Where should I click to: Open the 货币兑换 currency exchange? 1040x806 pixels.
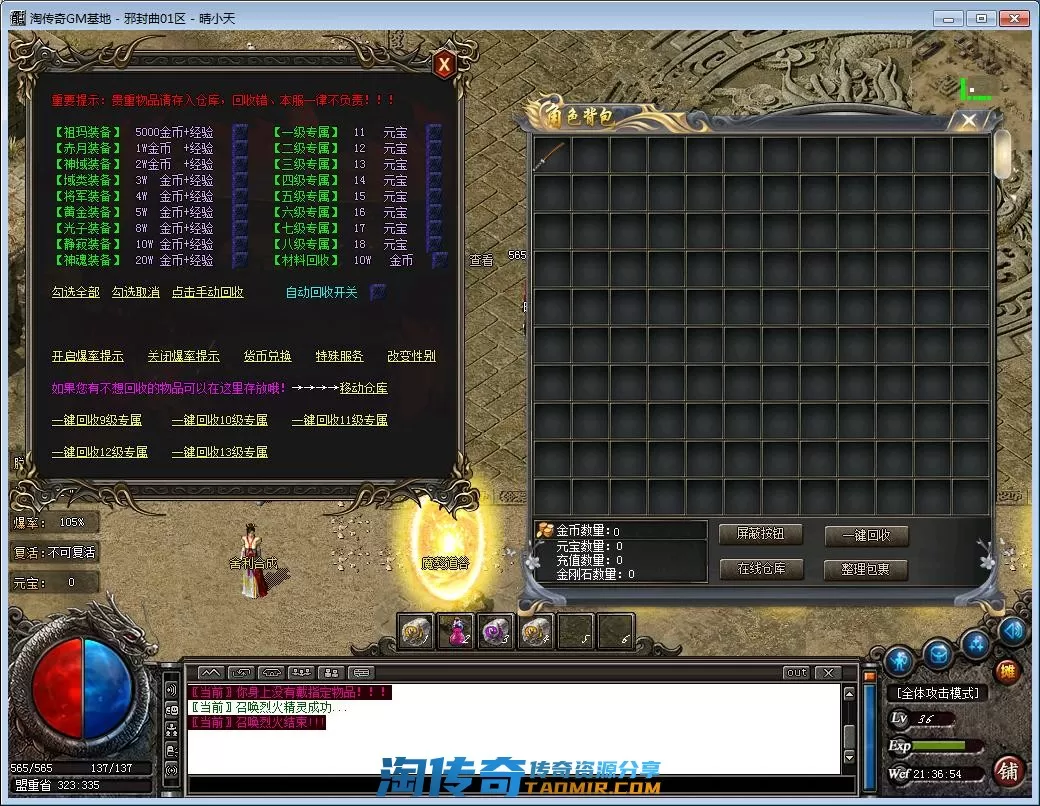click(267, 356)
